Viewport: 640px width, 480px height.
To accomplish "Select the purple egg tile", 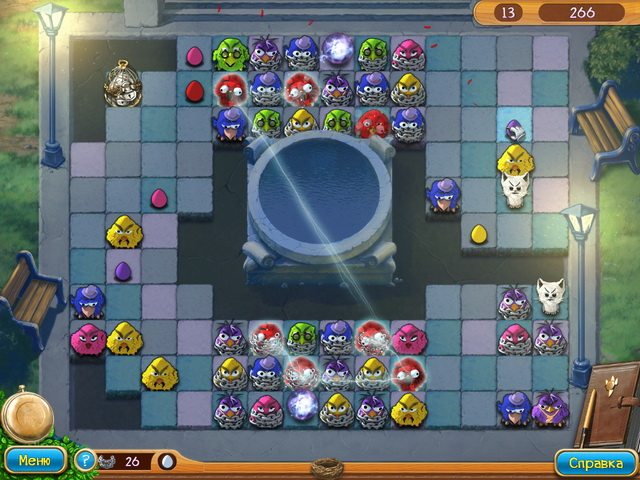I will coord(122,271).
